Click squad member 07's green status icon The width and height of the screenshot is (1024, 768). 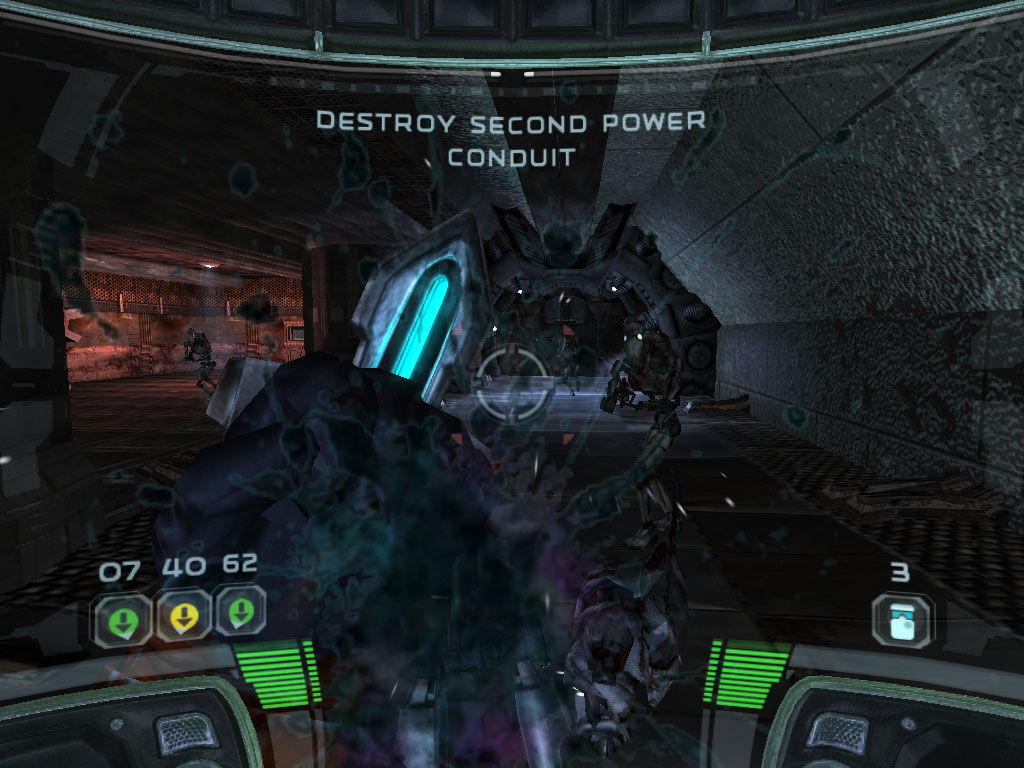click(123, 619)
